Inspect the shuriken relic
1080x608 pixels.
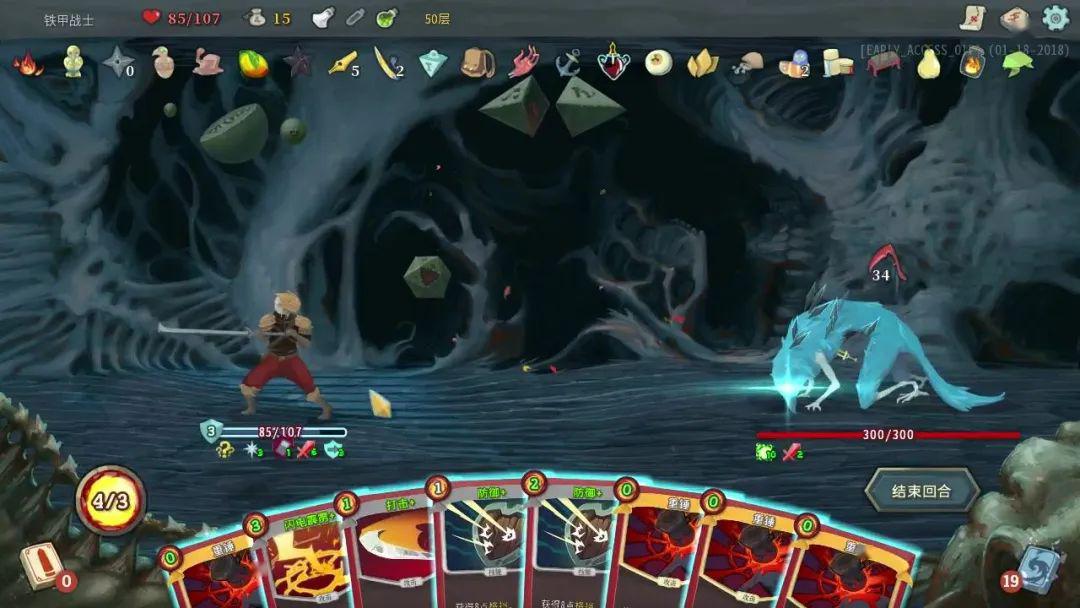118,63
